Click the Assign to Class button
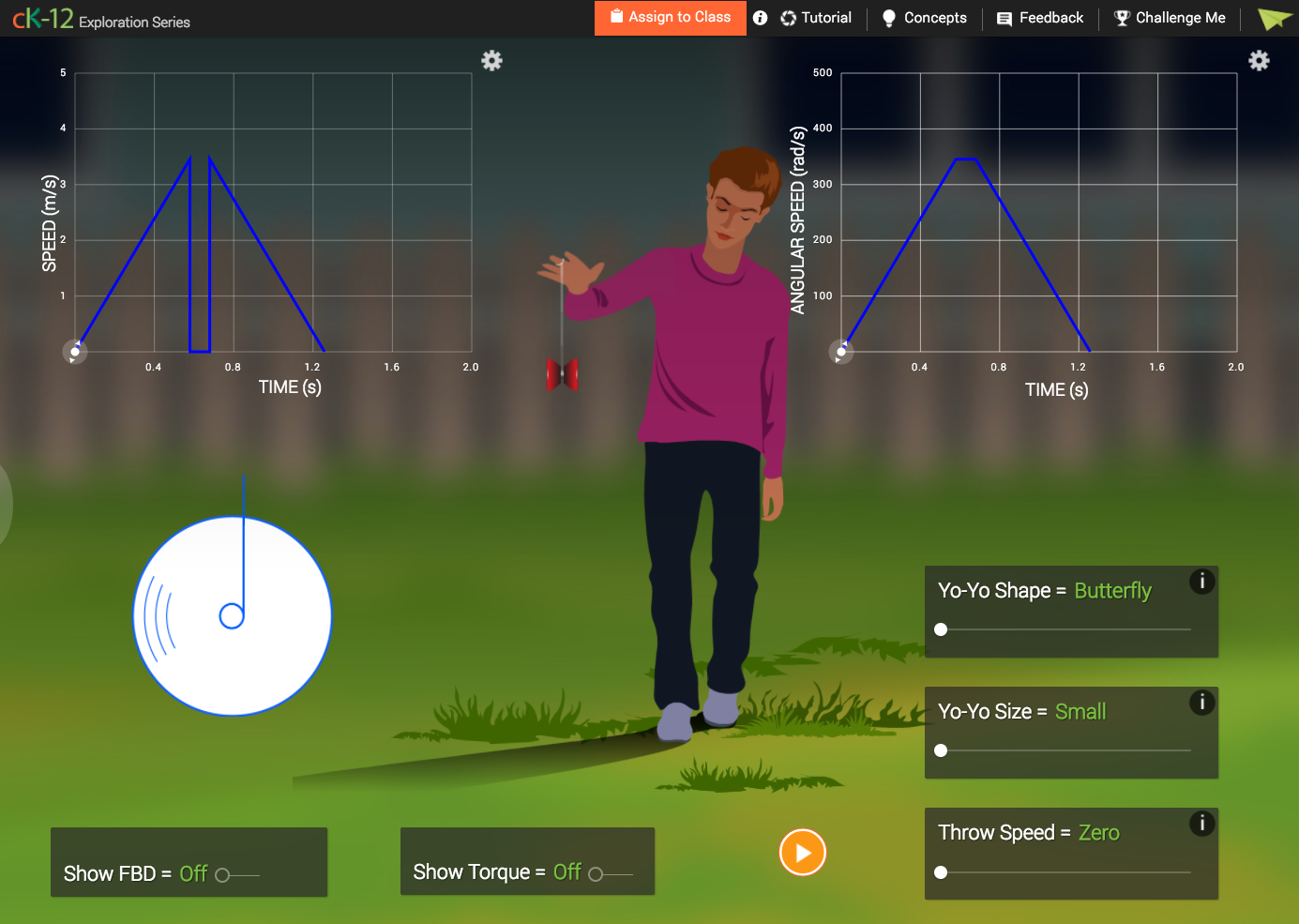 point(670,18)
